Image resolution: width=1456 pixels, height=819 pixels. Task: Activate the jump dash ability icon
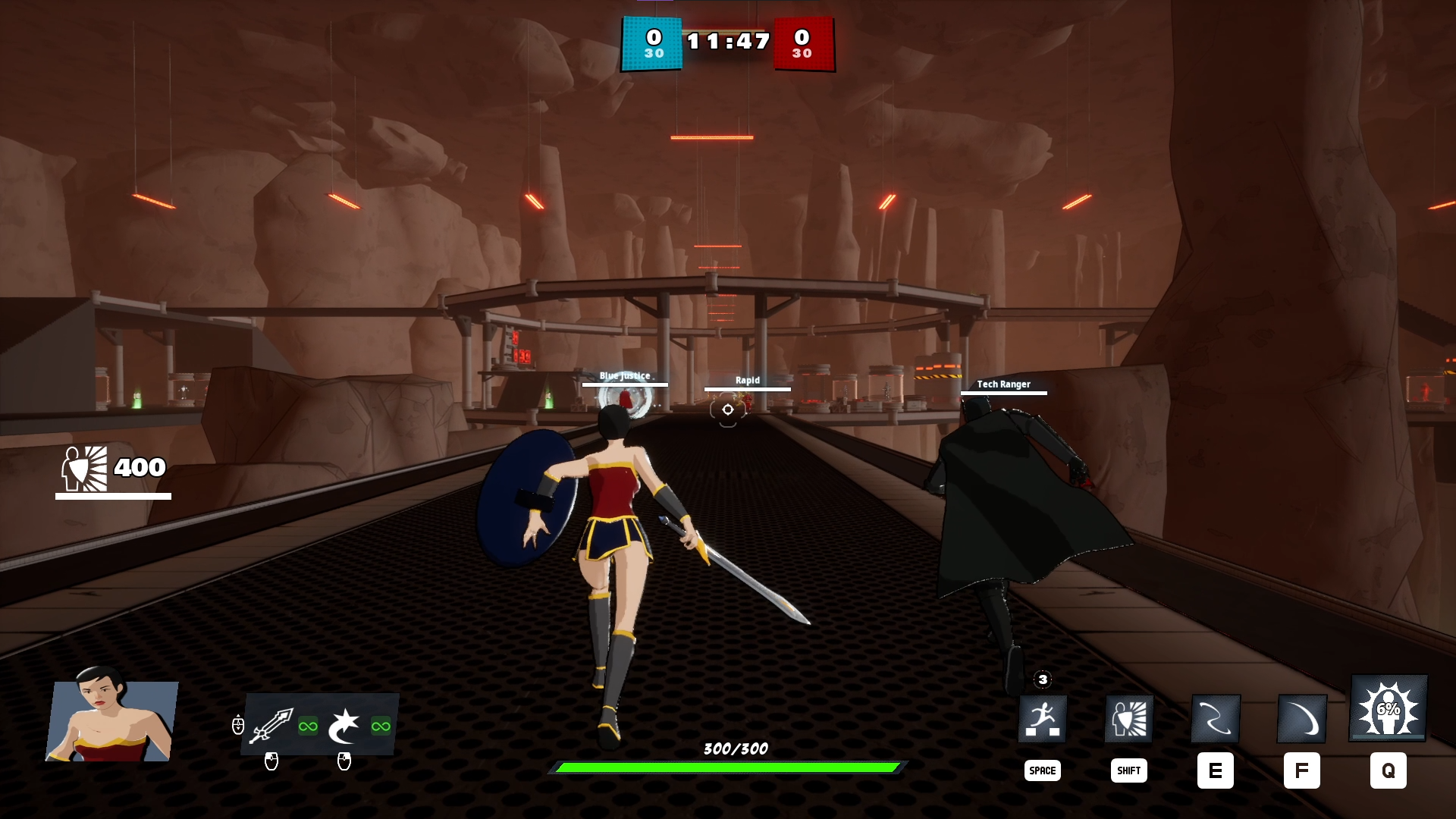(x=1043, y=718)
